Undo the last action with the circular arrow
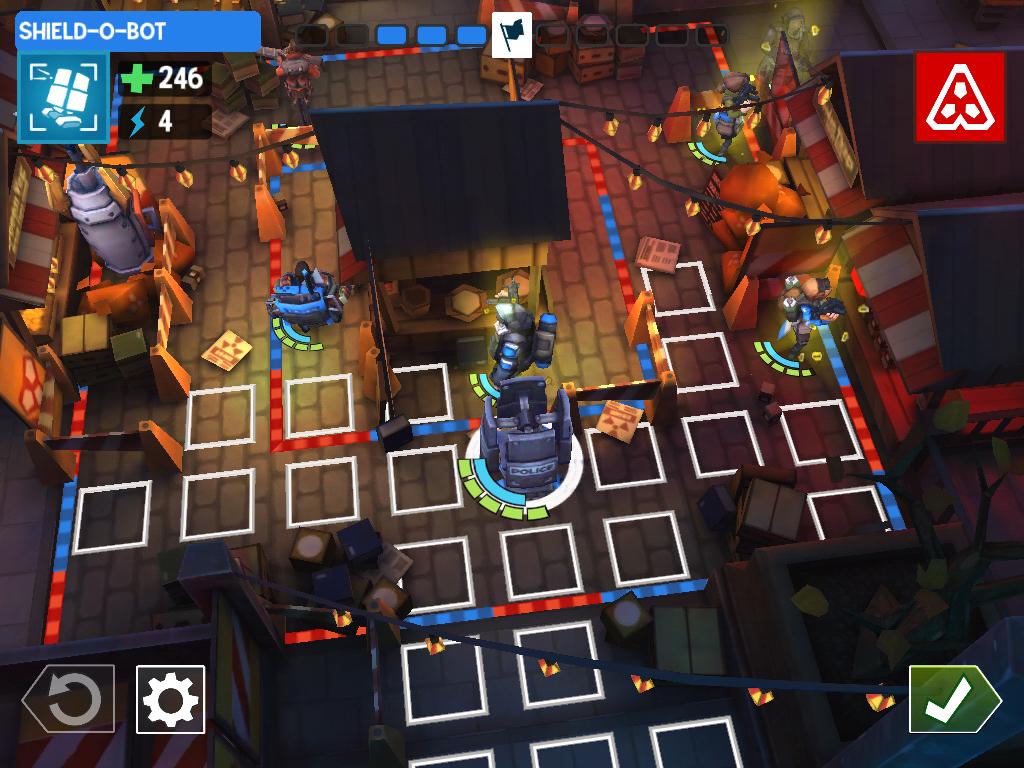 click(x=70, y=699)
